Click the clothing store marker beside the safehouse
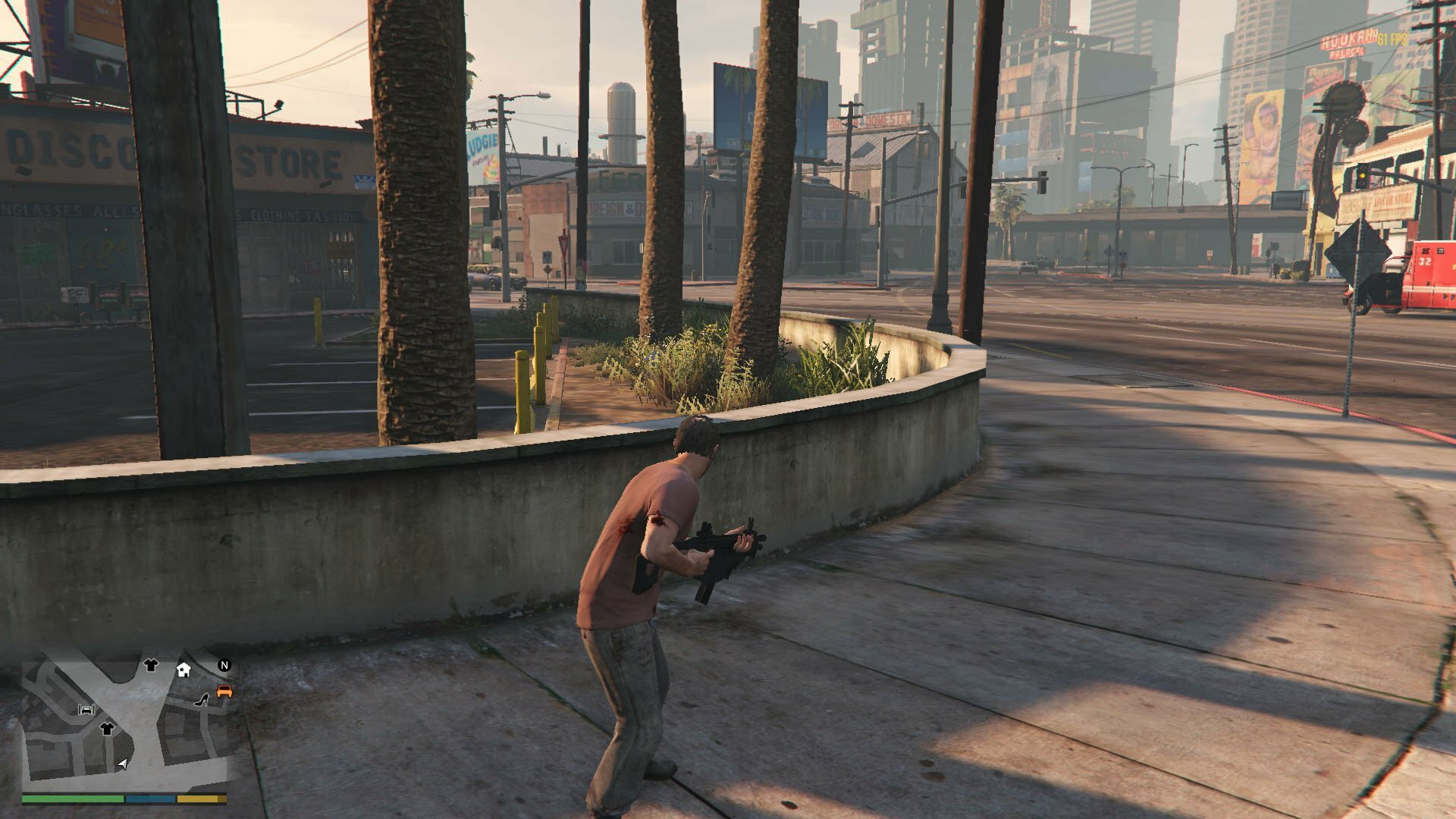 pos(151,665)
